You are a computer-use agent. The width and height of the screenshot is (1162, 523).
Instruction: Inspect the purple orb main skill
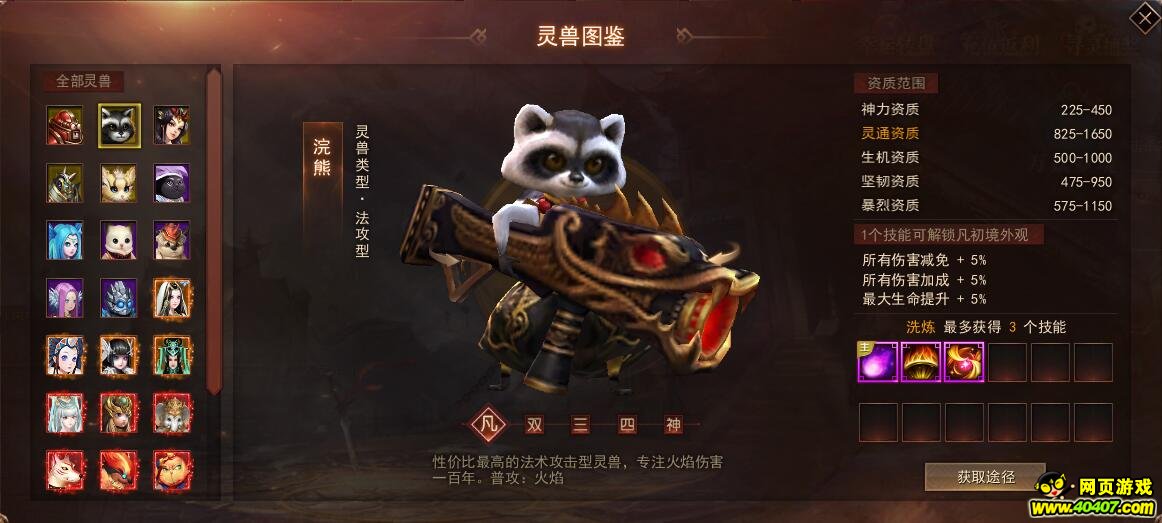point(877,362)
